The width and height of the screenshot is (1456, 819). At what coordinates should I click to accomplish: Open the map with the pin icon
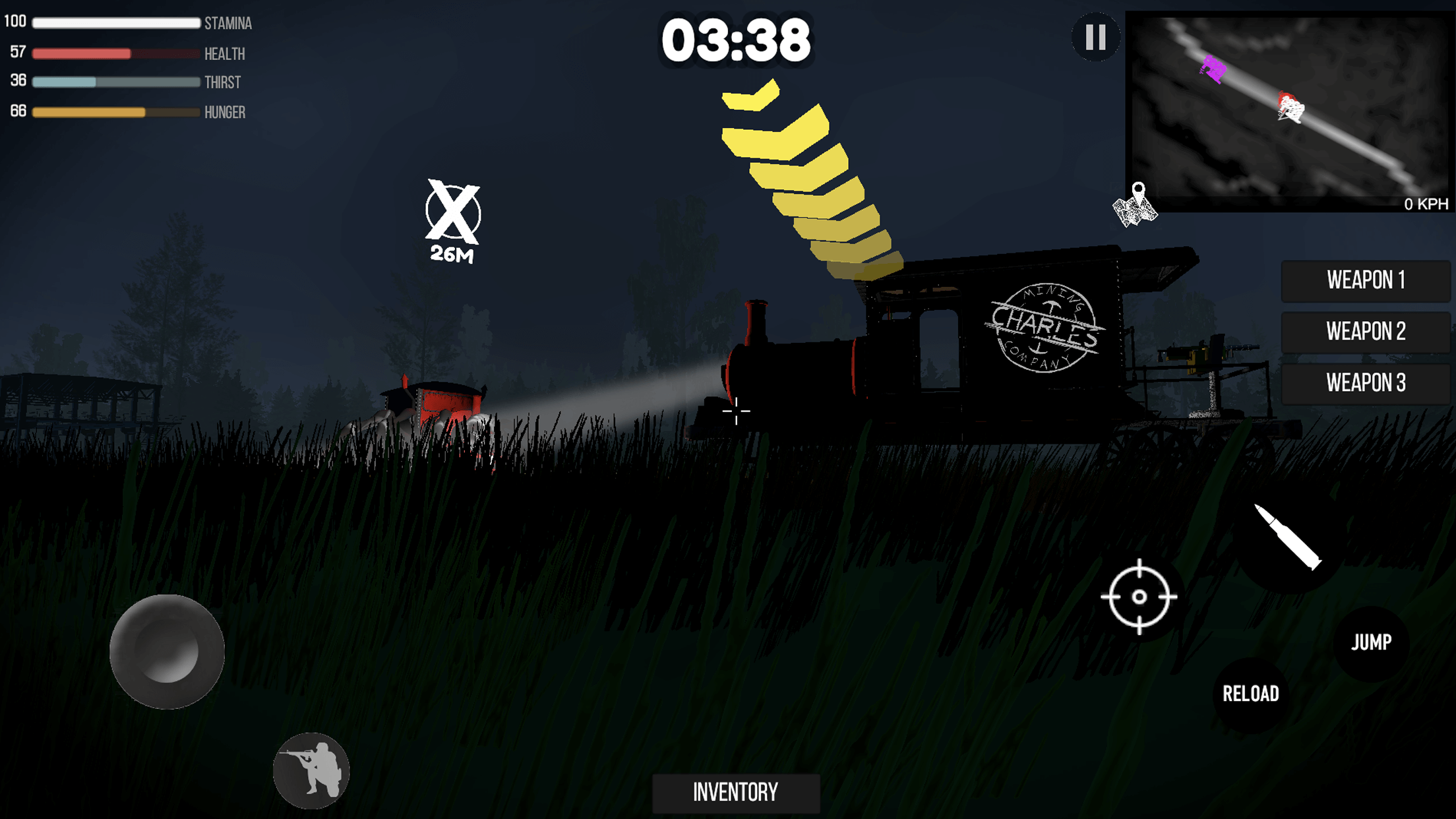[1136, 206]
